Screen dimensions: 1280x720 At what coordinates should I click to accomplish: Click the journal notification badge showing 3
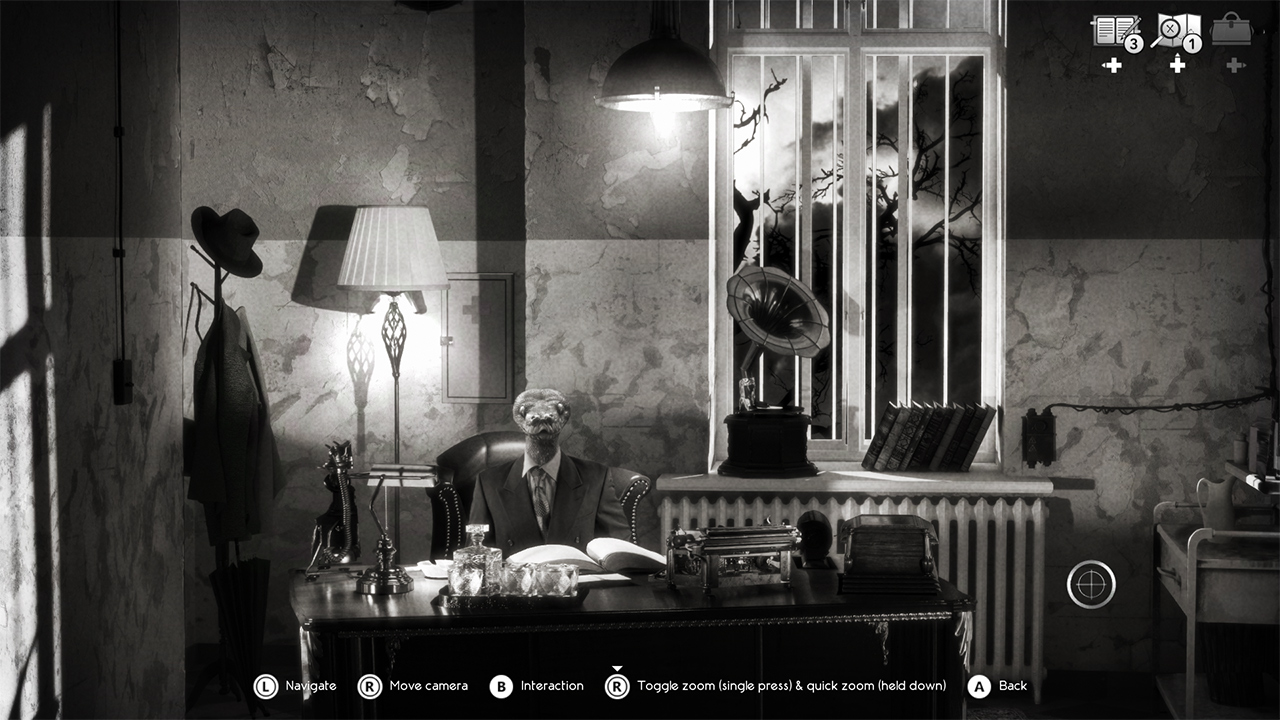[x=1132, y=43]
